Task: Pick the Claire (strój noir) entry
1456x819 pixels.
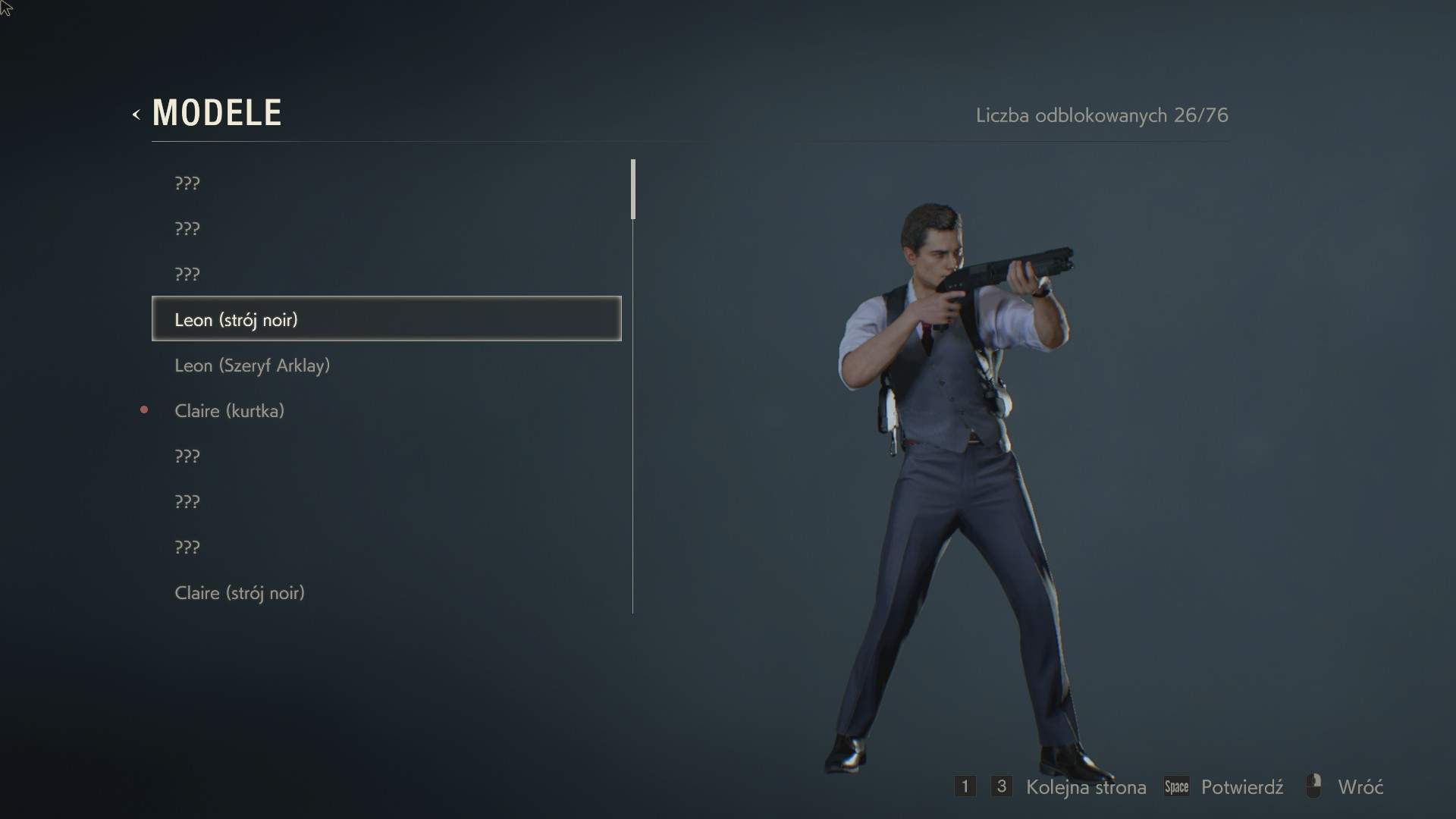Action: click(x=240, y=593)
